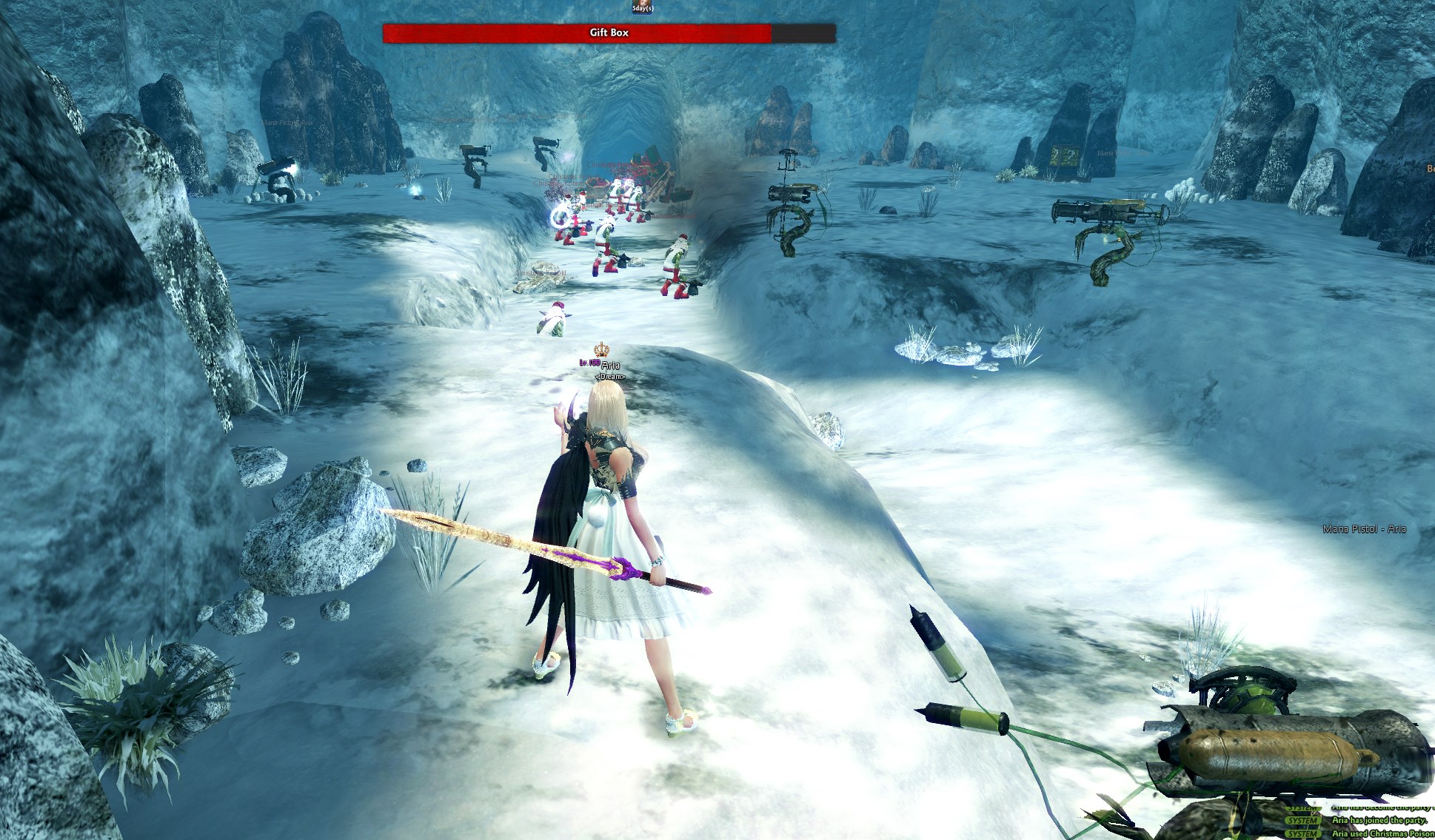
Task: Click the system chat message log
Action: pos(1359,821)
